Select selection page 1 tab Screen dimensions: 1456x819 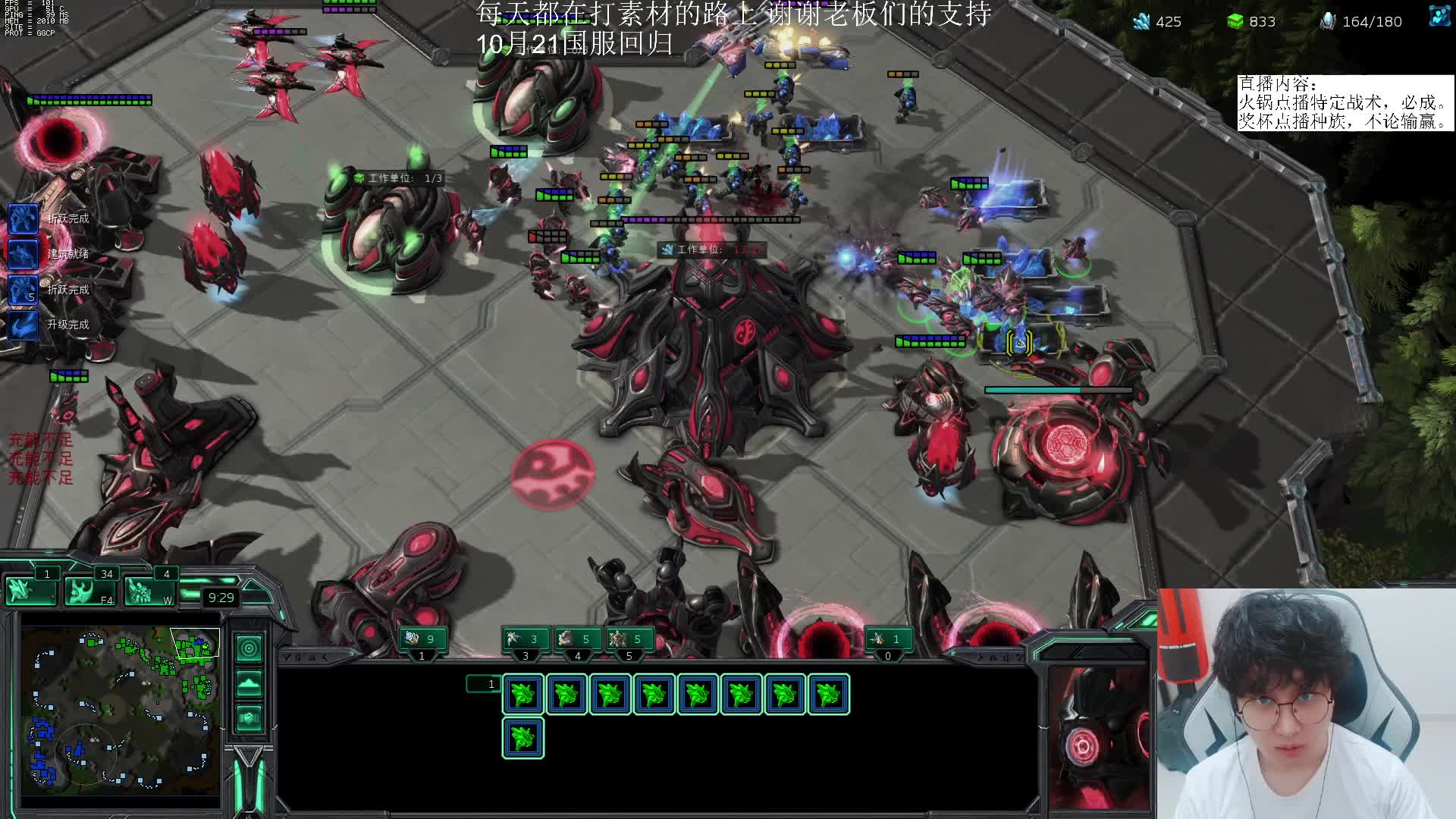pos(484,684)
